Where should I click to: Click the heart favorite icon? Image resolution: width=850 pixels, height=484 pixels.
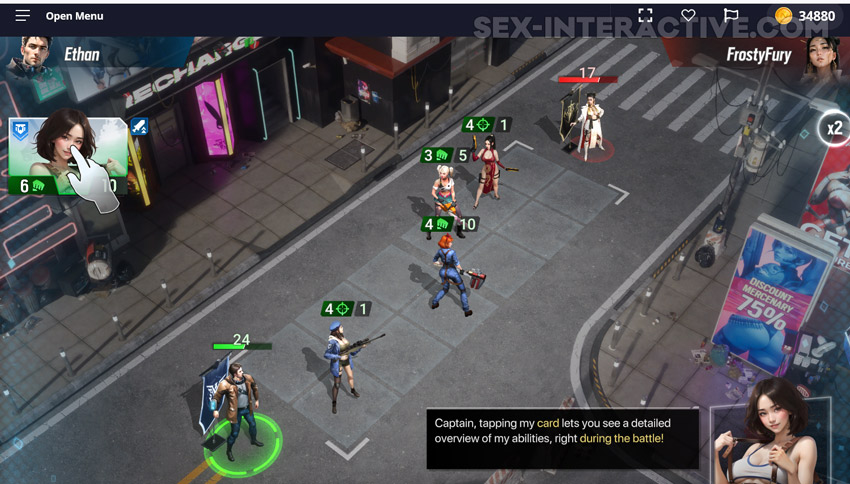688,16
